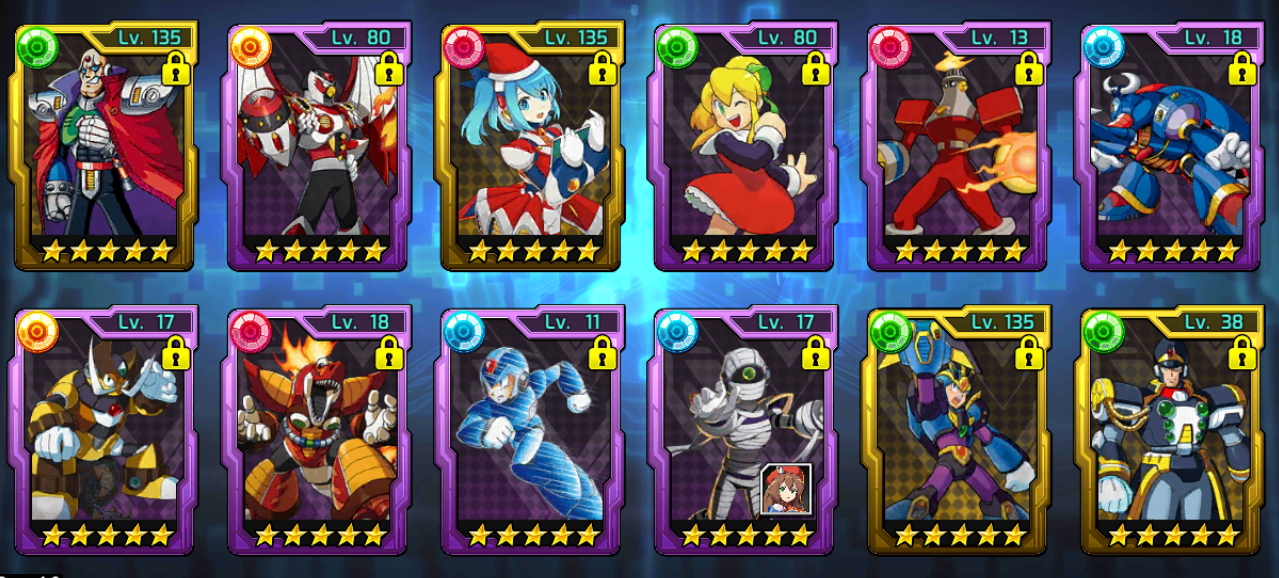The image size is (1279, 578).
Task: Click the girl portrait on the mummy card
Action: coord(785,489)
